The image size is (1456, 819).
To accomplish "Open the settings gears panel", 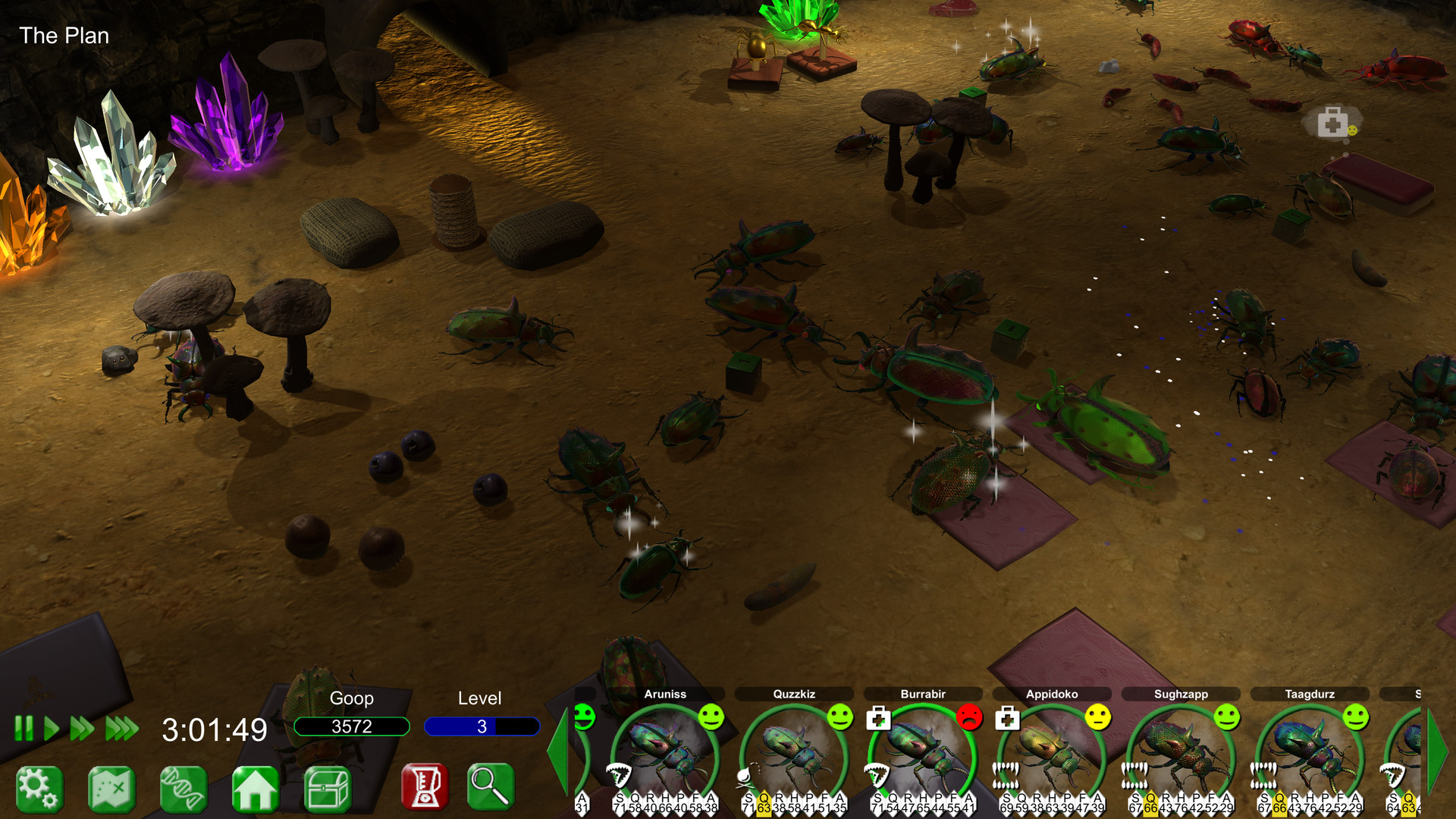I will coord(40,788).
